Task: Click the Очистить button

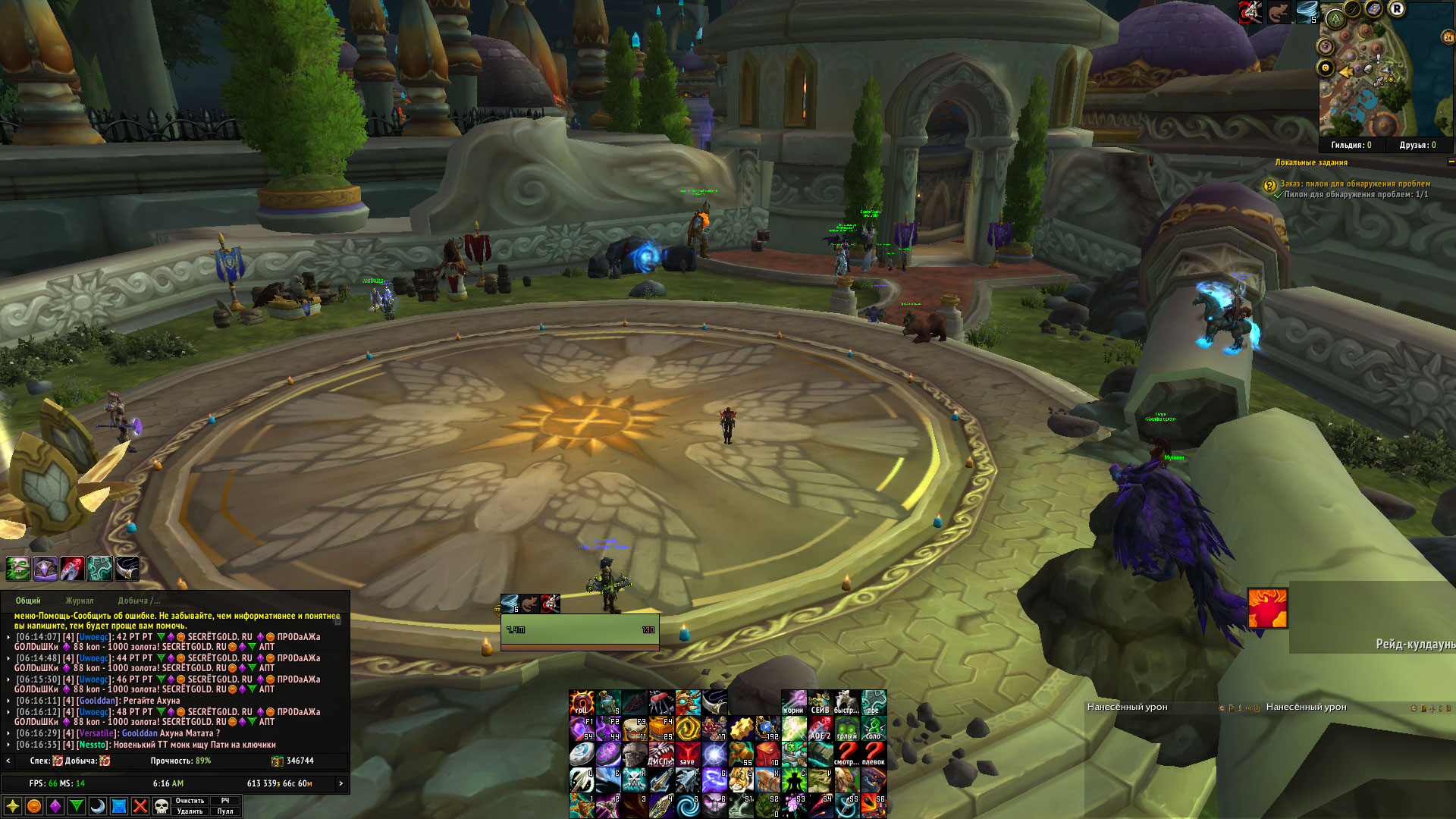Action: (x=190, y=801)
